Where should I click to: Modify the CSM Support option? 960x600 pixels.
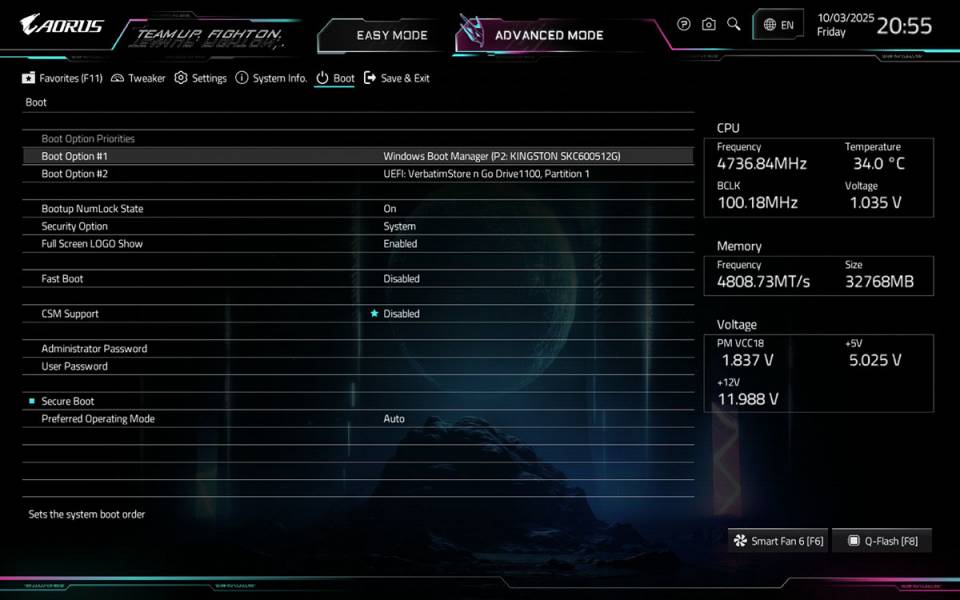pyautogui.click(x=401, y=314)
